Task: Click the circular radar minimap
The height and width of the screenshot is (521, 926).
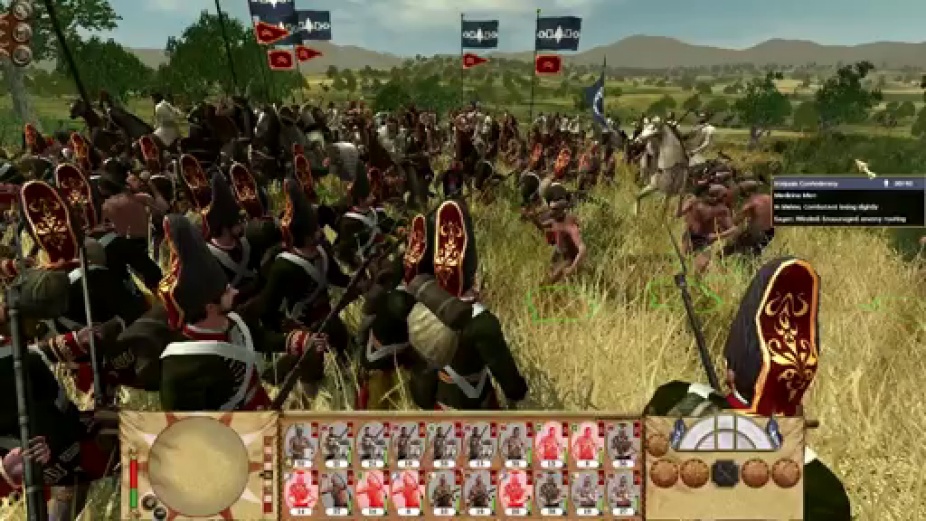Action: click(198, 466)
